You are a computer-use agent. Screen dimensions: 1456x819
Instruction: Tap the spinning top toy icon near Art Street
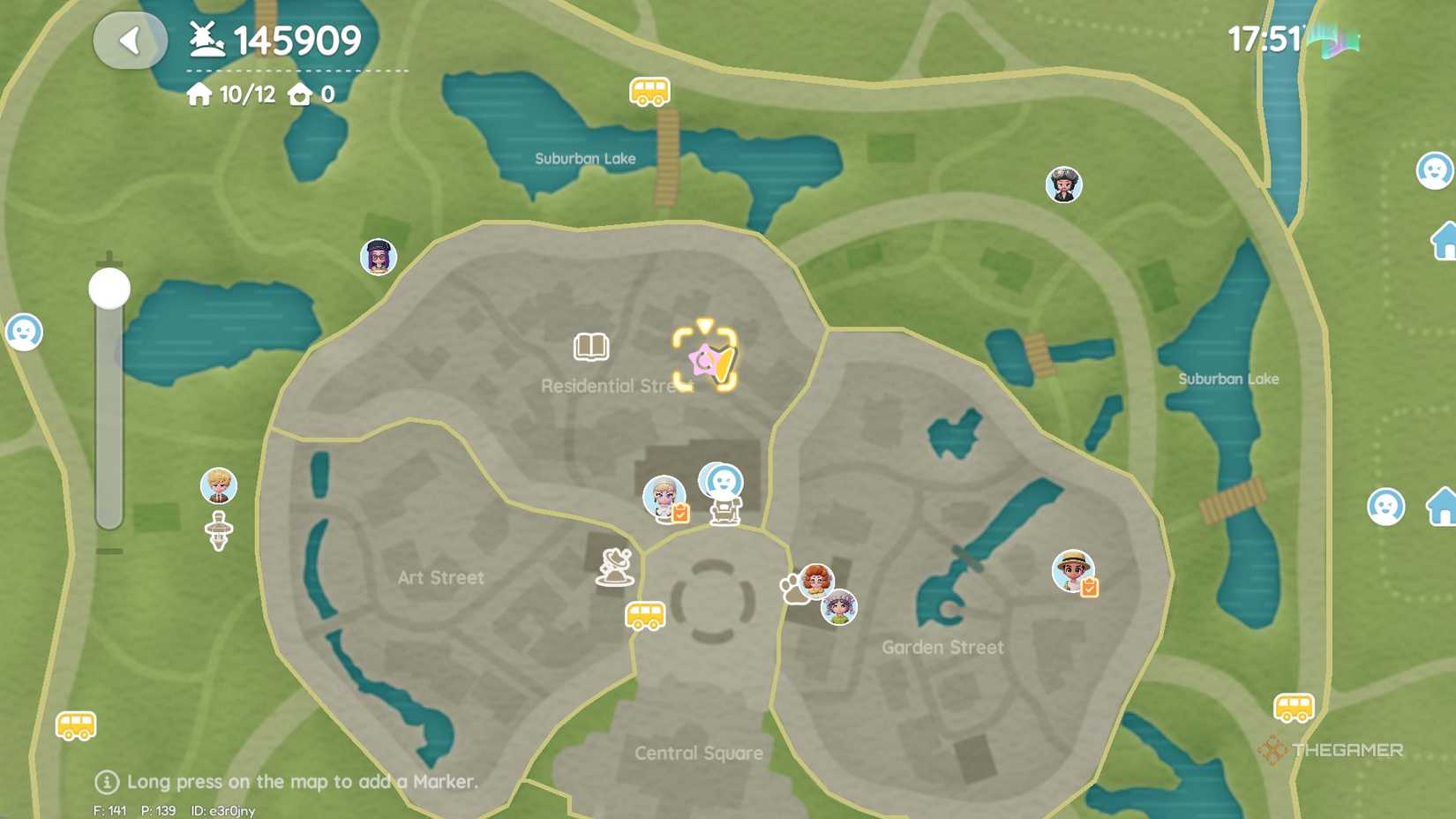tap(217, 528)
